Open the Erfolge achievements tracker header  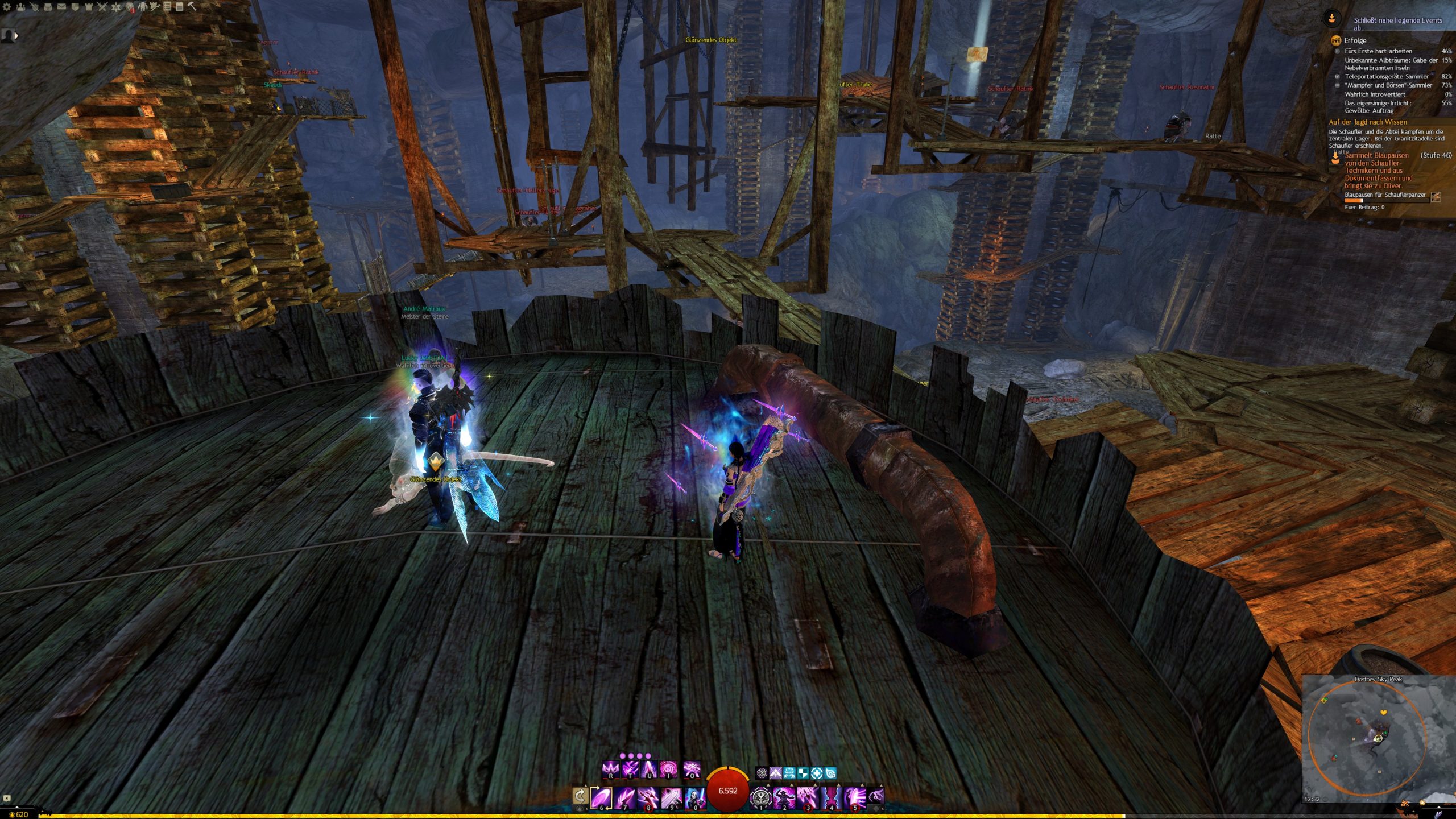point(1355,40)
